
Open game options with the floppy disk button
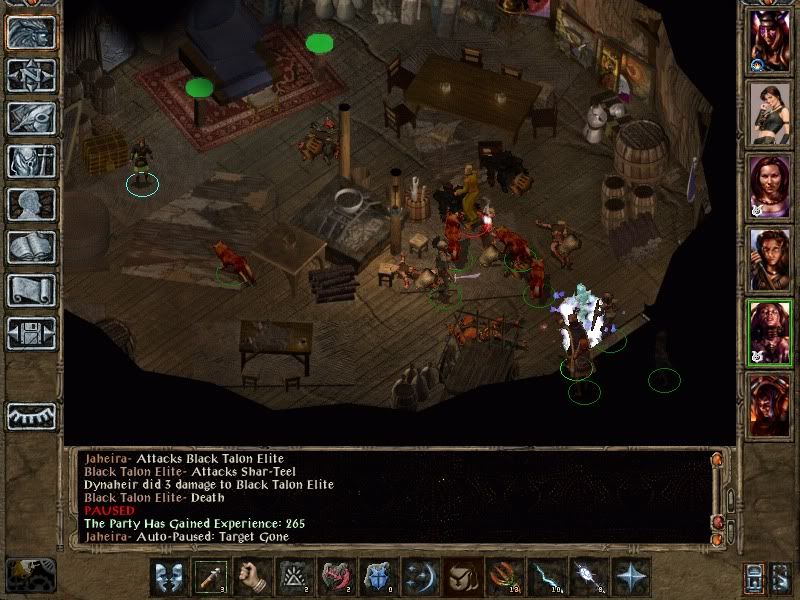30,333
